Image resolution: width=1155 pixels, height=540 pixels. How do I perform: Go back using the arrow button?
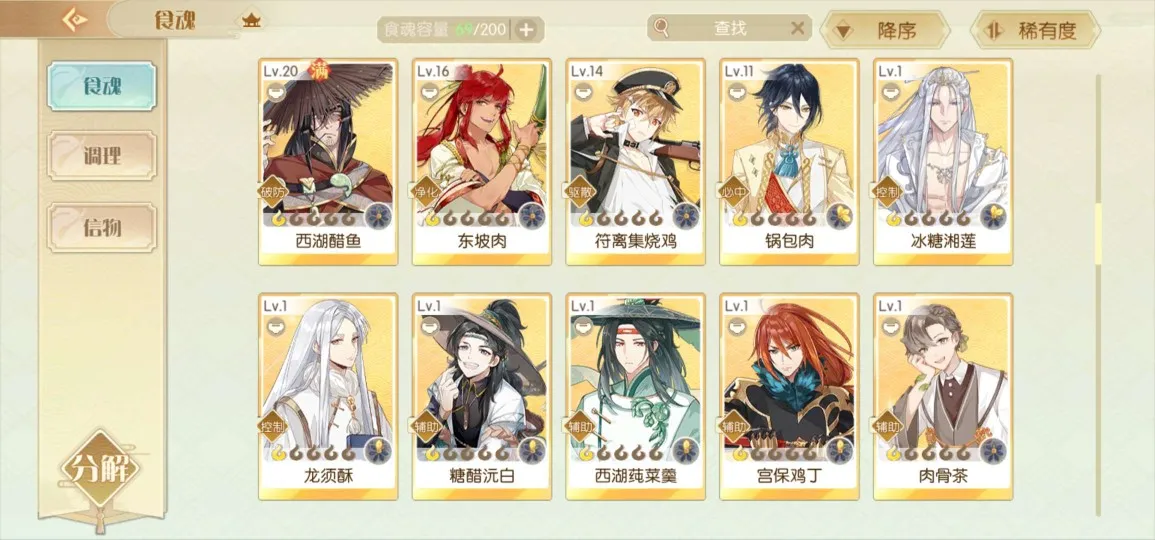point(76,19)
